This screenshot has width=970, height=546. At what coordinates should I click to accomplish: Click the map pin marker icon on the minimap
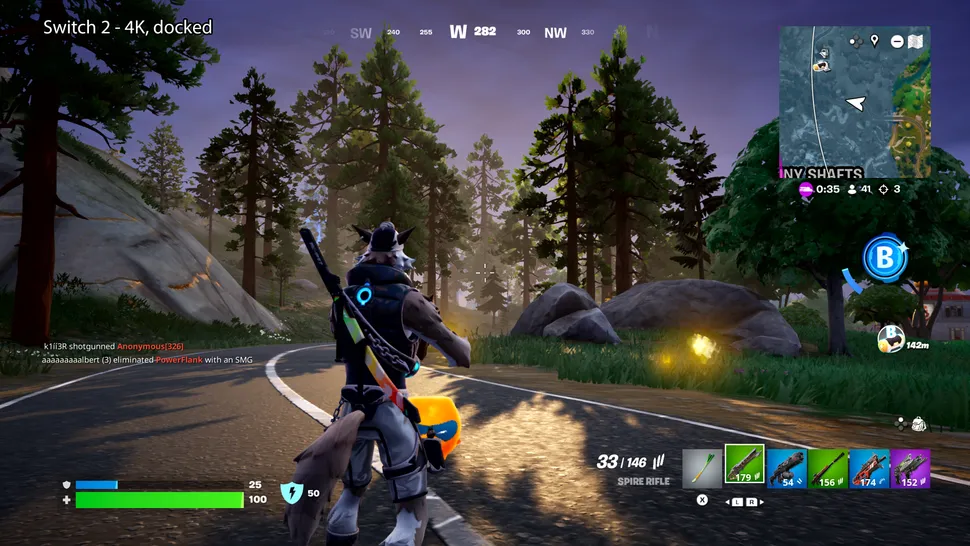pos(875,41)
